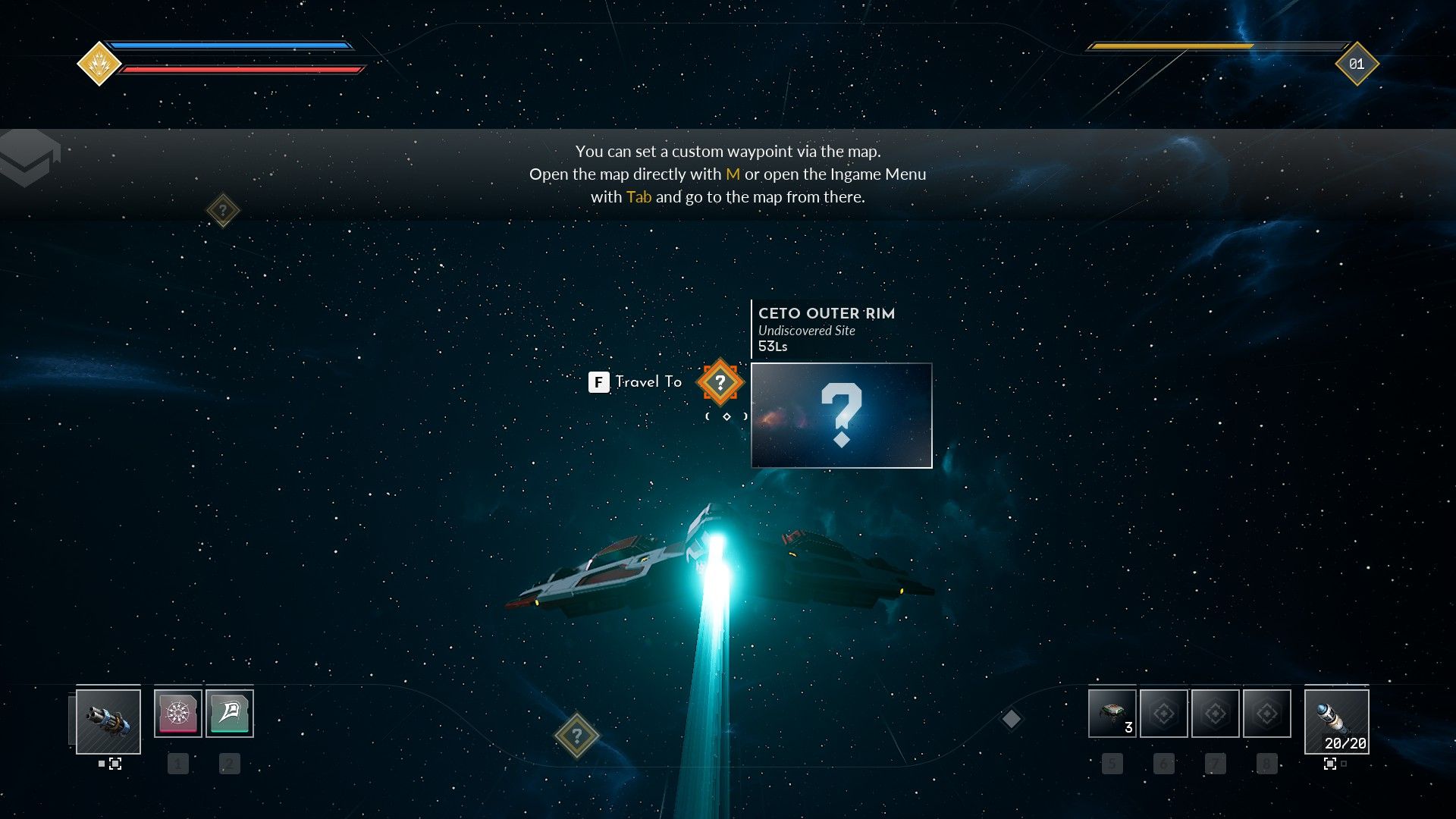Expand the undiscovered site preview thumbnail
Screen dimensions: 1456x819
(842, 416)
